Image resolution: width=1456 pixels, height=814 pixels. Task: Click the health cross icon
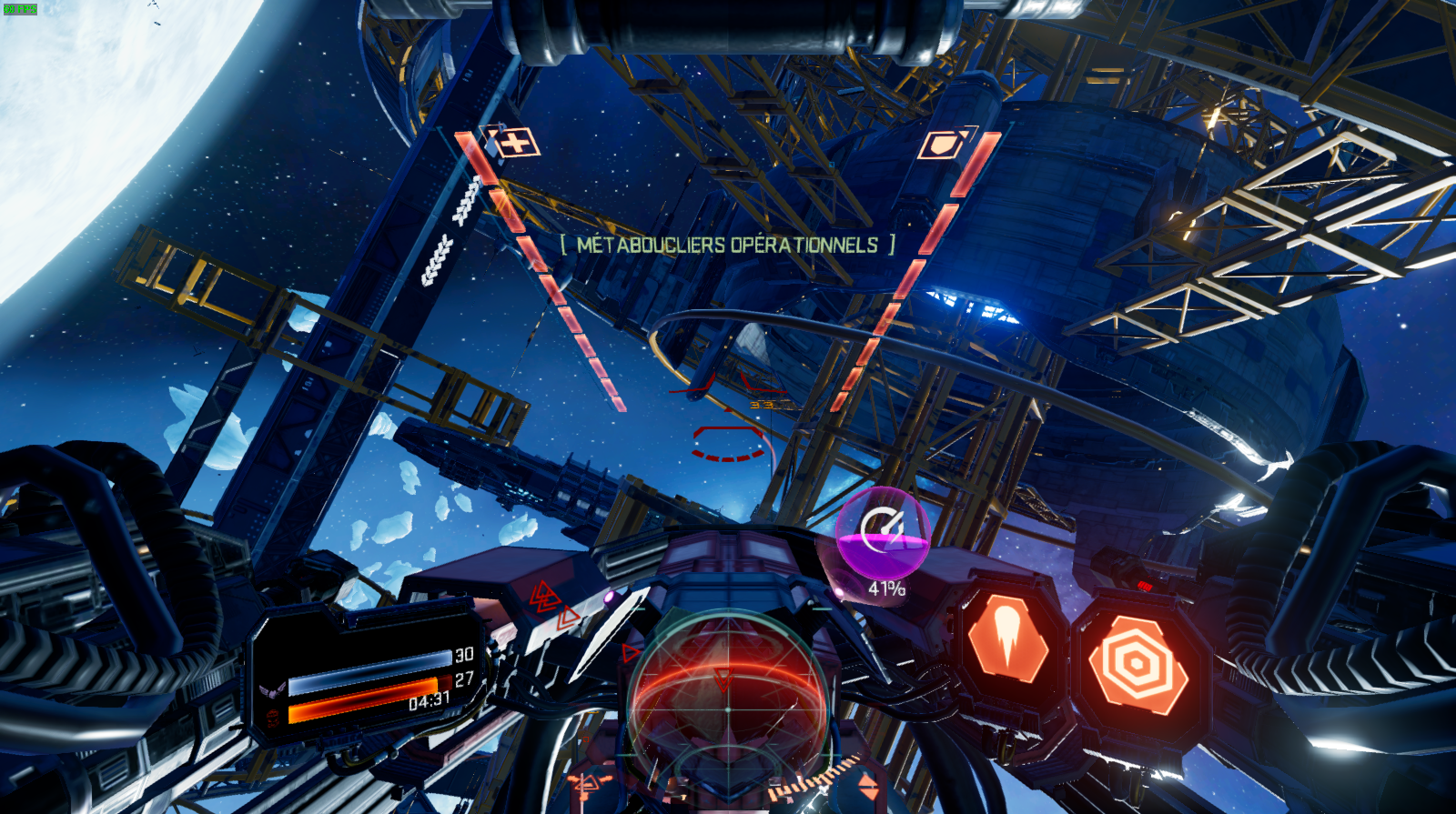click(x=516, y=143)
